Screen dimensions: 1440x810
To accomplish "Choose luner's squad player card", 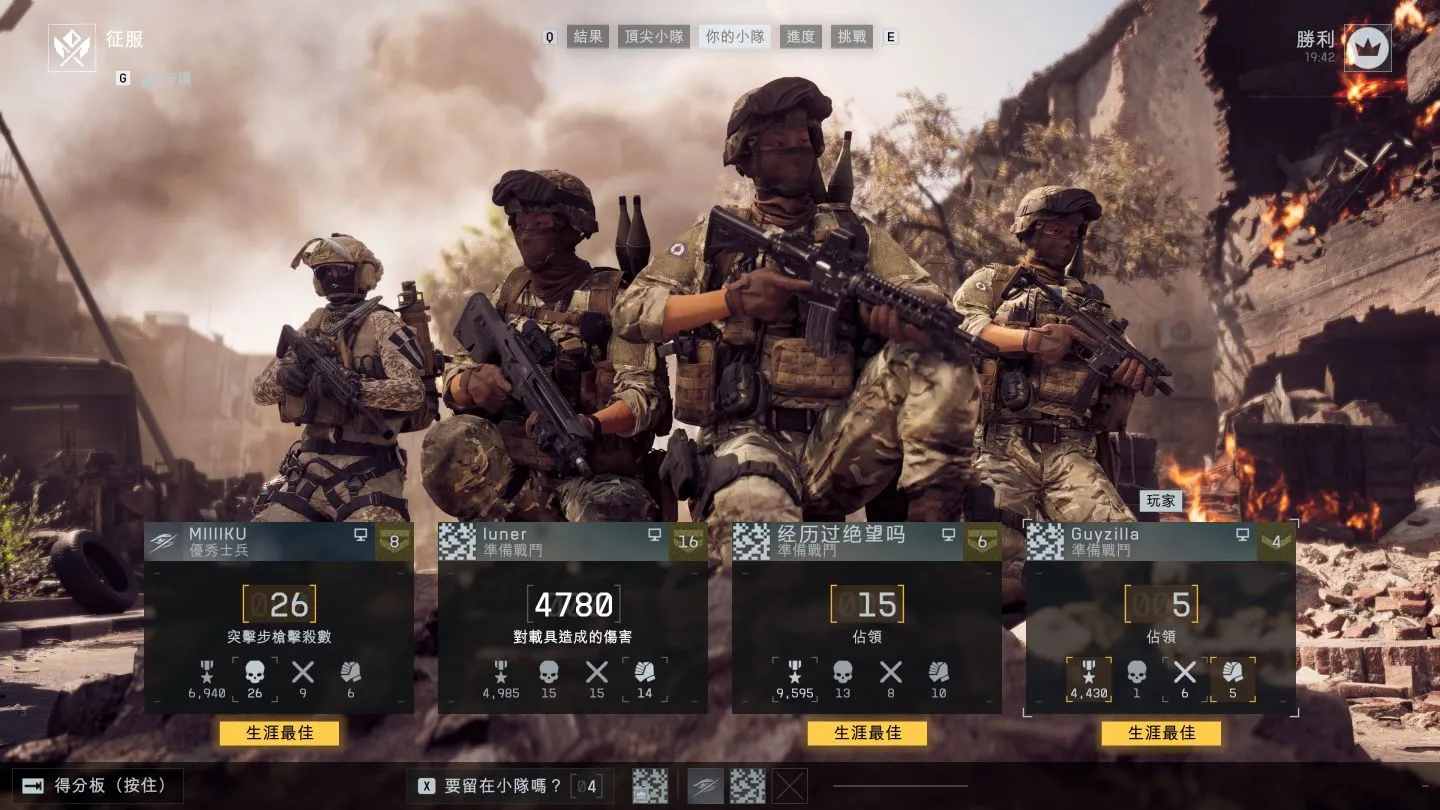I will coord(572,617).
